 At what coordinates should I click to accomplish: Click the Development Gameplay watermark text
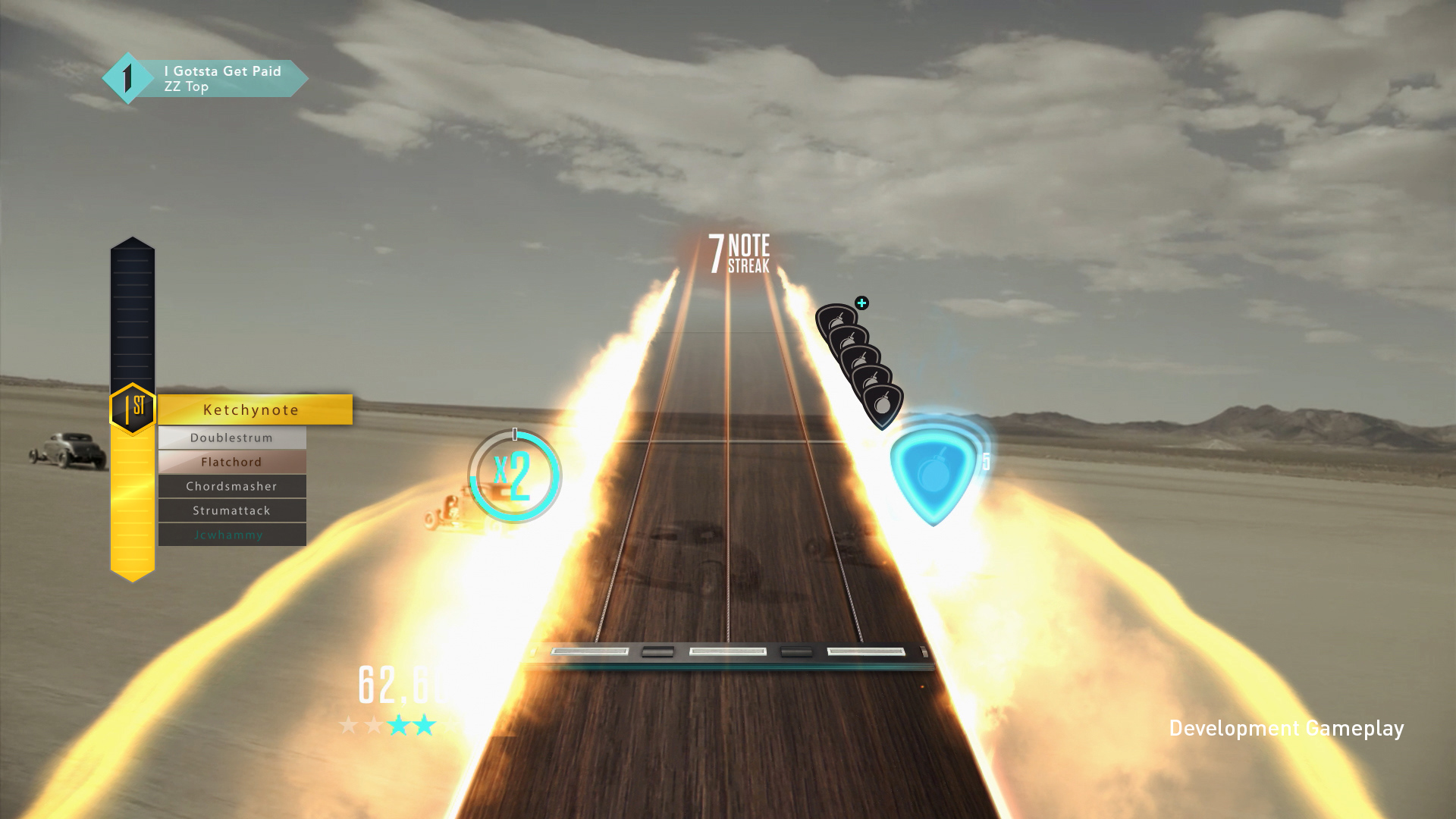point(1287,728)
